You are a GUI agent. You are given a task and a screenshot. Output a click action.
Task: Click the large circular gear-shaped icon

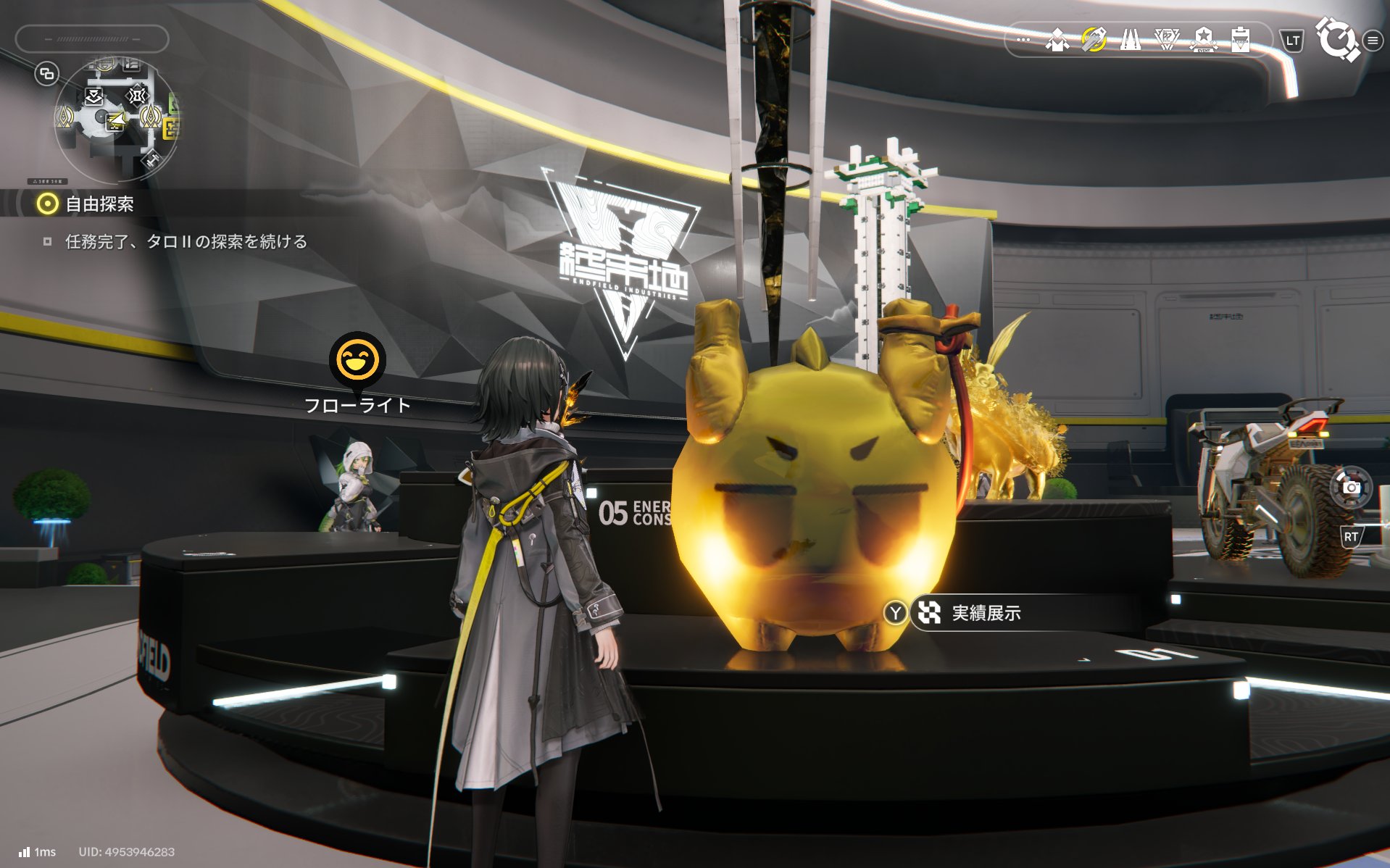1336,39
